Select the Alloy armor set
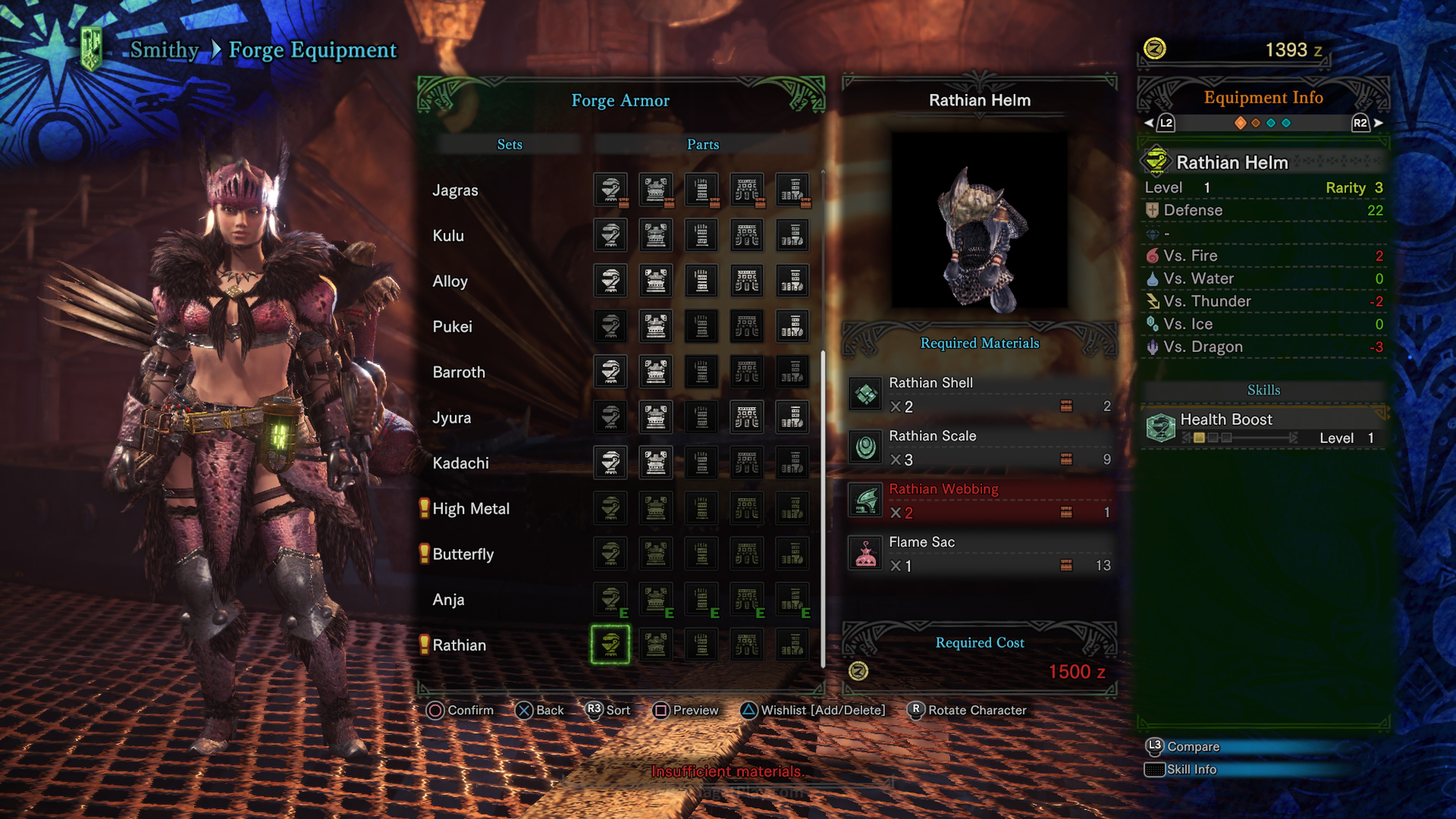Image resolution: width=1456 pixels, height=819 pixels. [x=450, y=281]
